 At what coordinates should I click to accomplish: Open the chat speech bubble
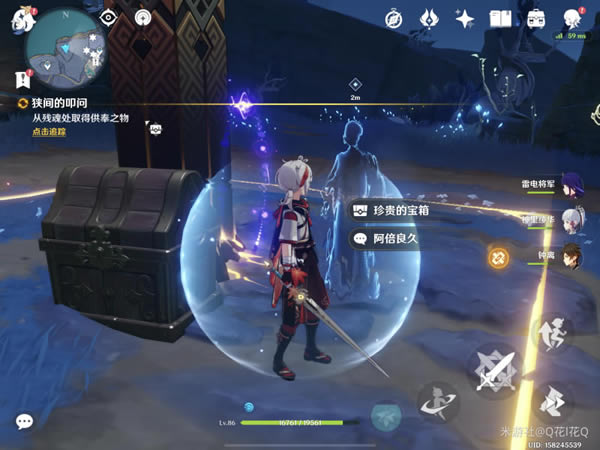click(x=24, y=421)
